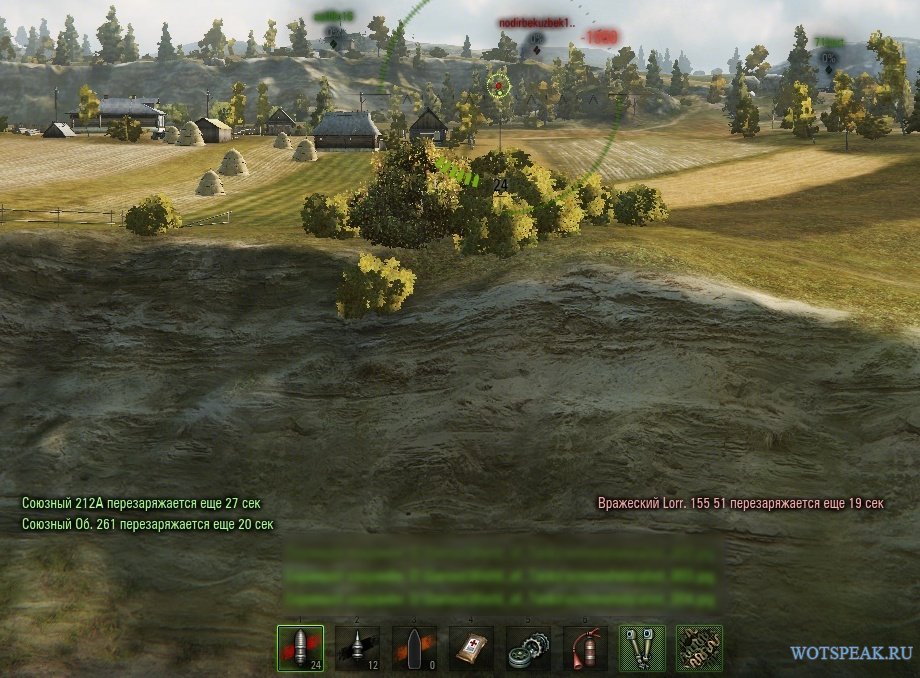Use the fire extinguisher consumable
The height and width of the screenshot is (678, 920).
point(585,647)
